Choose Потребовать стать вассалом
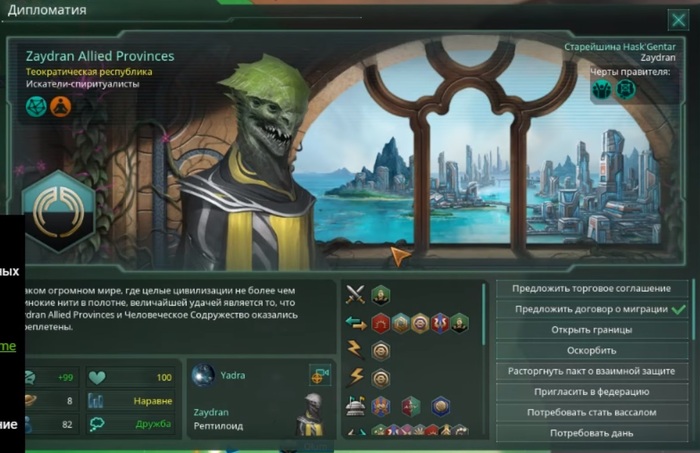 click(591, 412)
